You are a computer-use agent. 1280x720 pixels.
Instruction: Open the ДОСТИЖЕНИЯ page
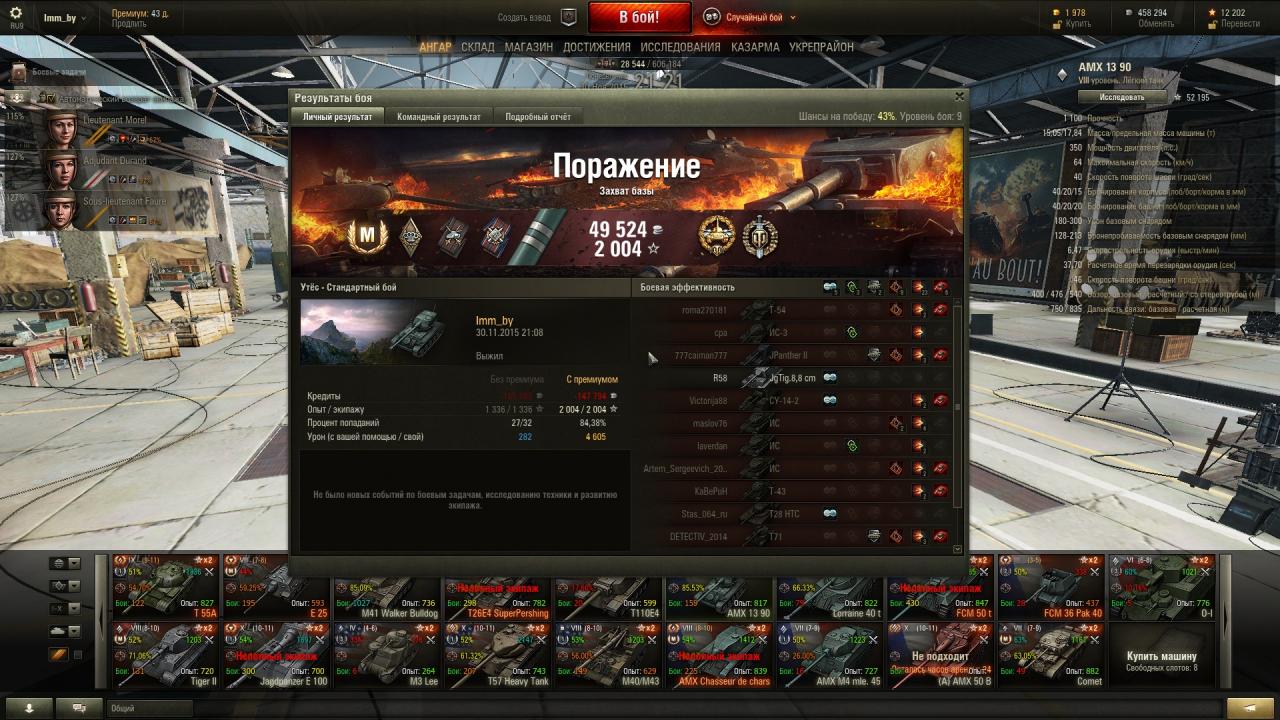coord(596,47)
